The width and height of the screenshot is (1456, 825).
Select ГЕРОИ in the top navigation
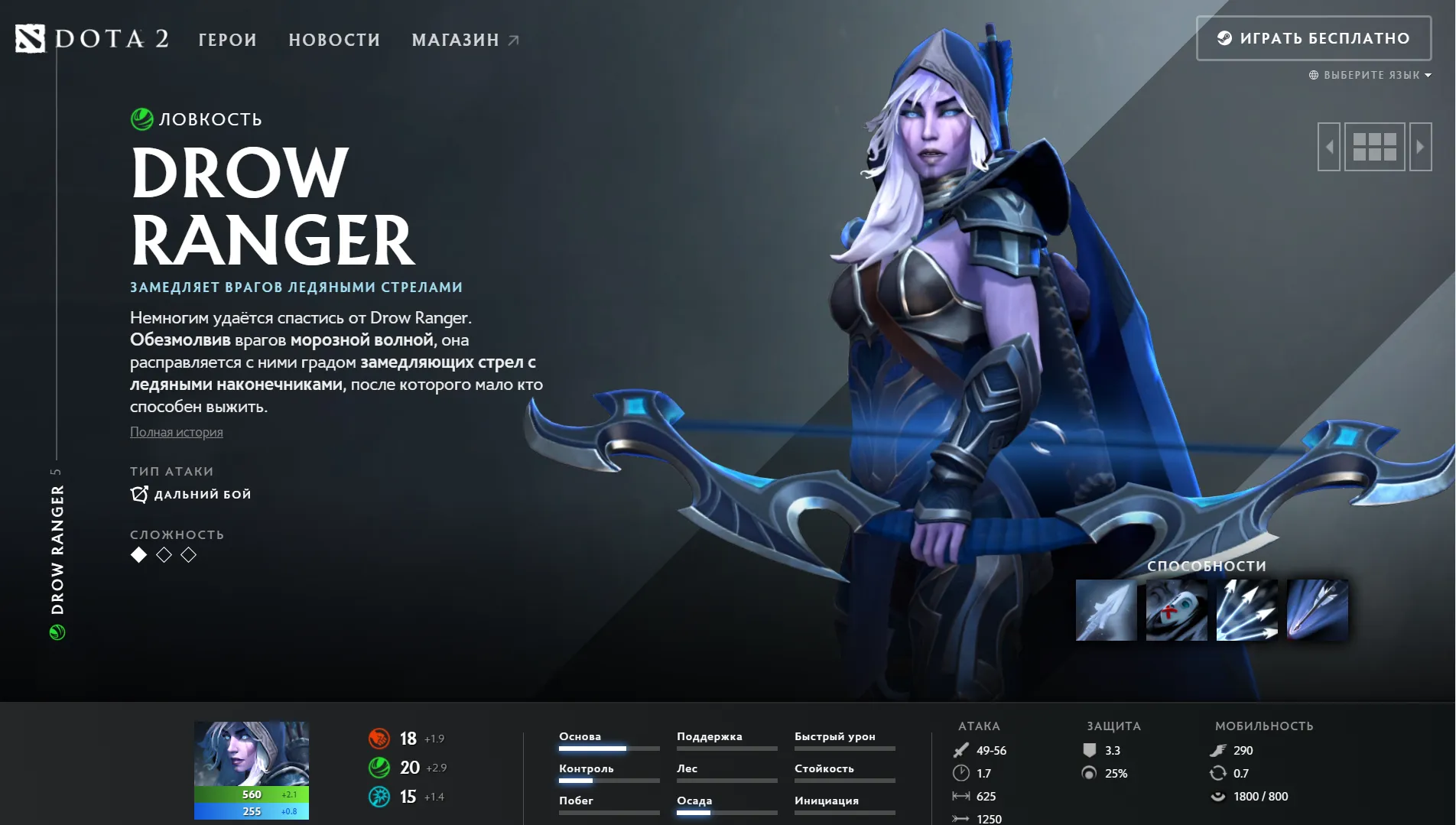pos(226,40)
